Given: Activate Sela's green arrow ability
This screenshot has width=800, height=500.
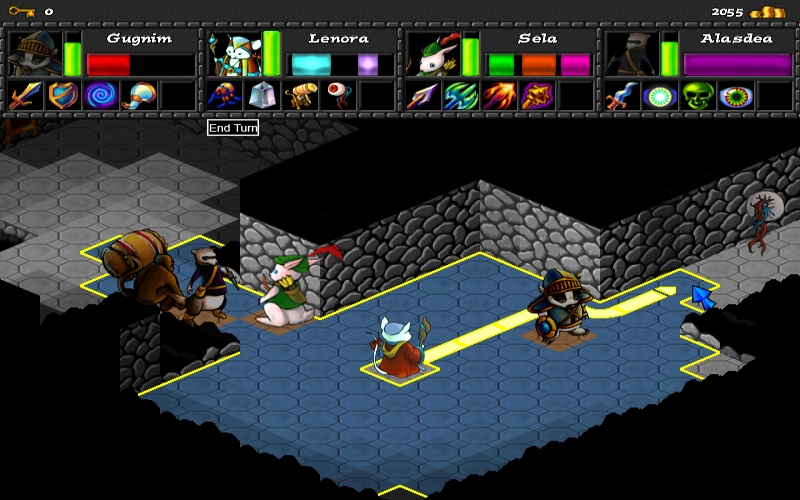Looking at the screenshot, I should 459,96.
